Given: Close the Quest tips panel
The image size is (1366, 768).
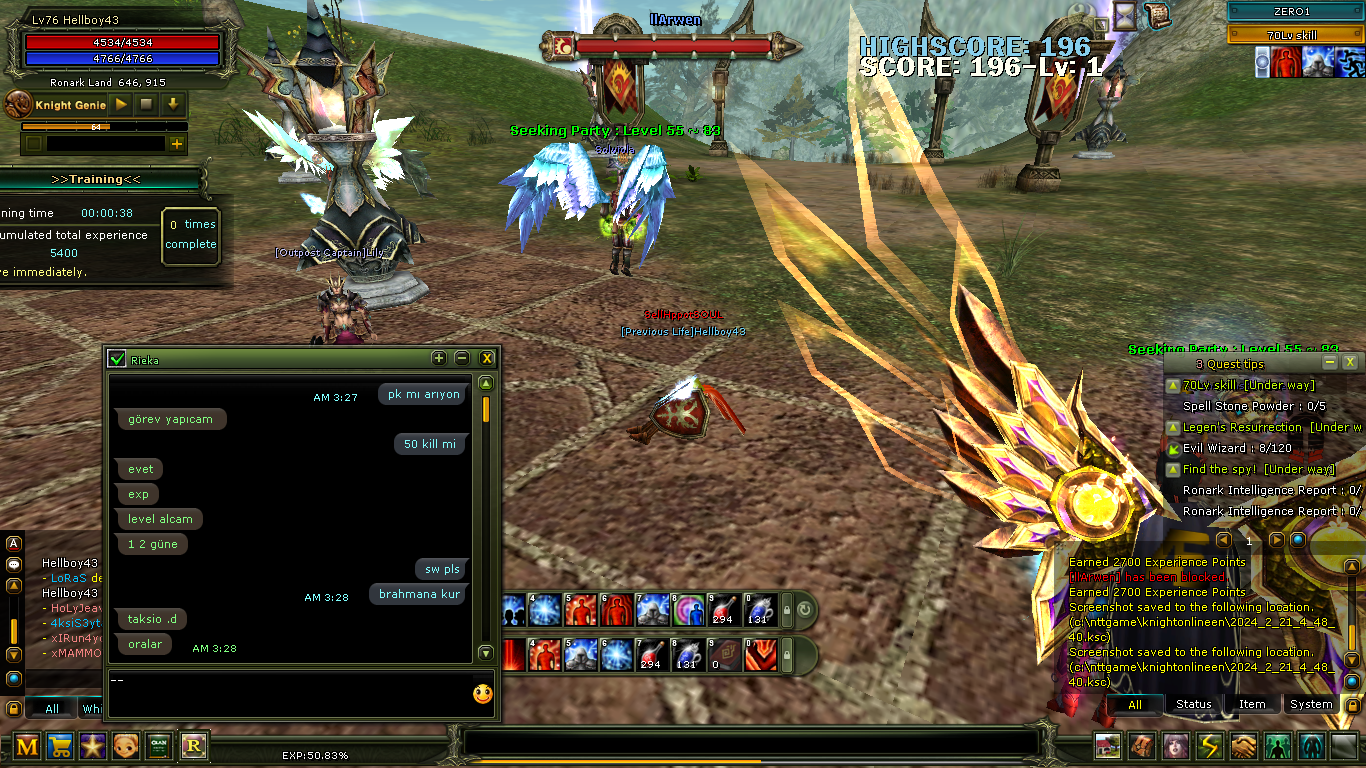Looking at the screenshot, I should pos(1350,362).
